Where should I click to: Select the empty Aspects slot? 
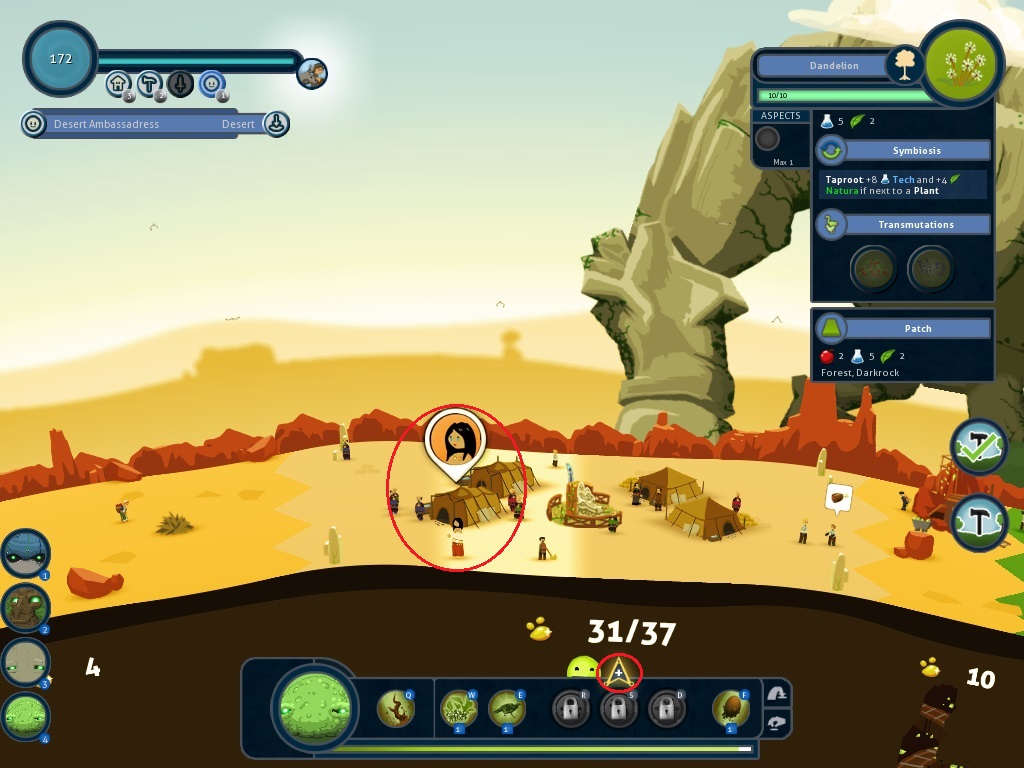(767, 139)
